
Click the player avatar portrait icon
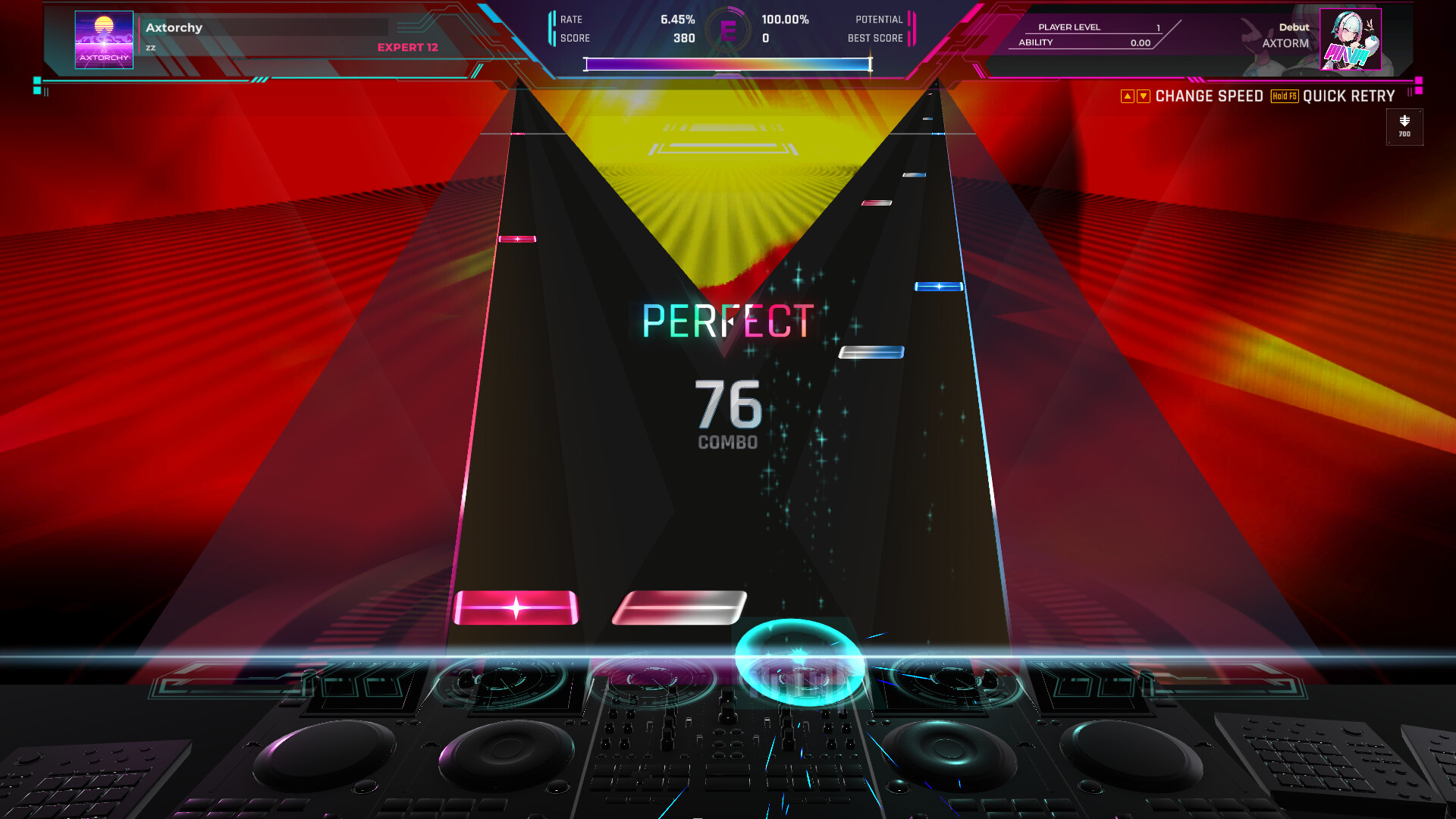[x=1350, y=38]
